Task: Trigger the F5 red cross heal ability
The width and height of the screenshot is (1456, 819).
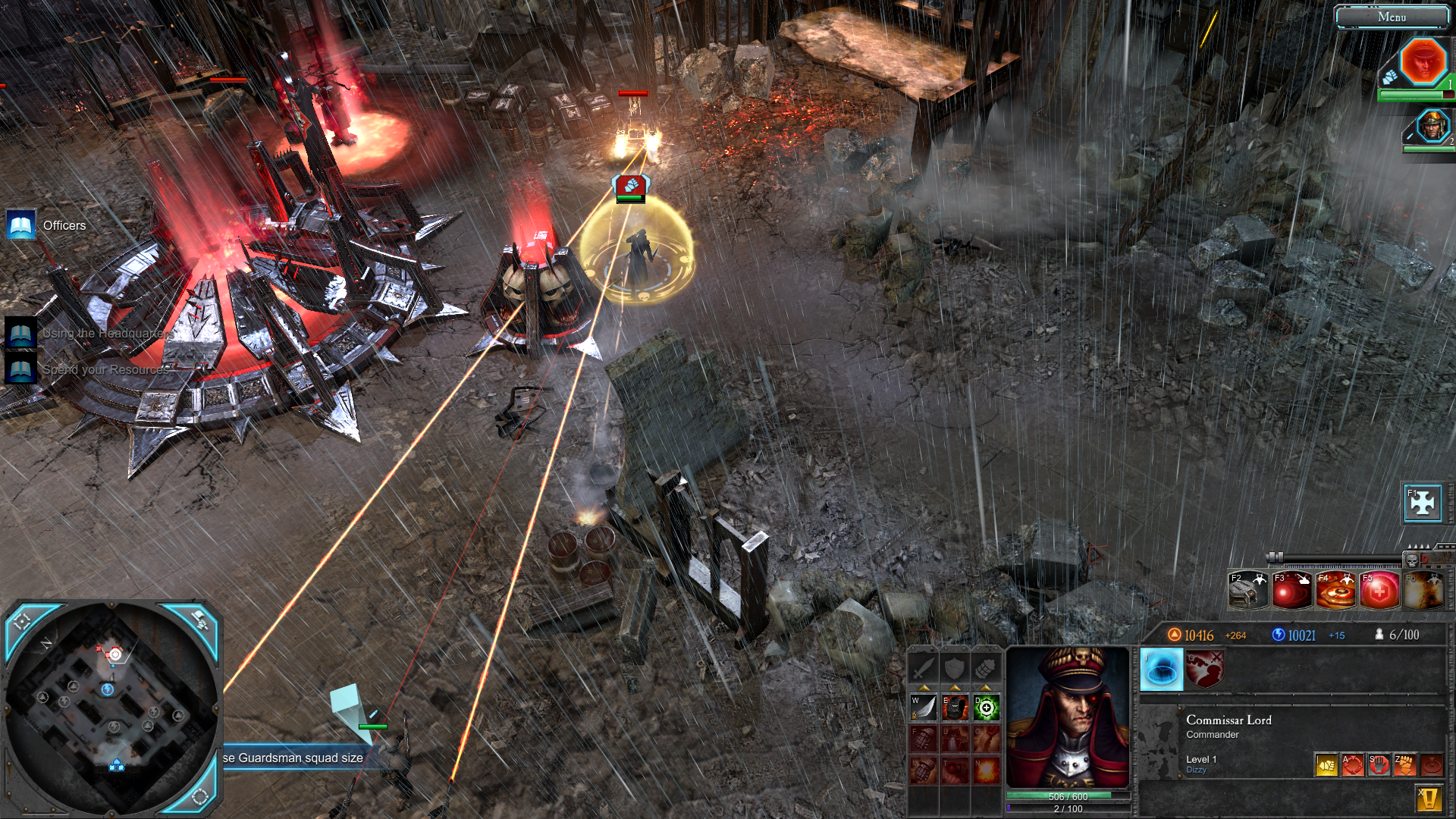Action: pyautogui.click(x=1379, y=591)
